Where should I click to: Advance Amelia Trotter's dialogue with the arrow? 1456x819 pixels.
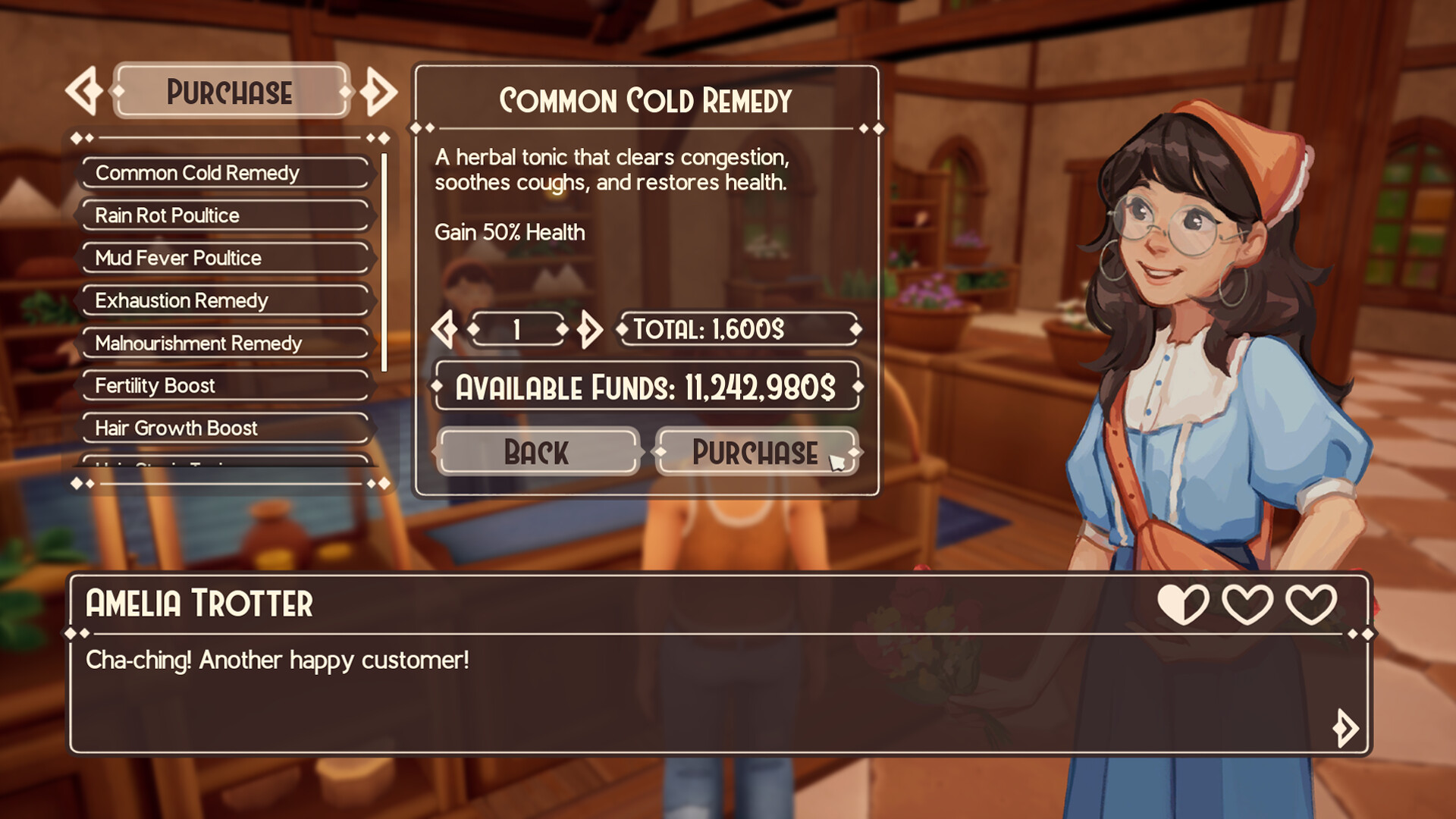pos(1345,728)
